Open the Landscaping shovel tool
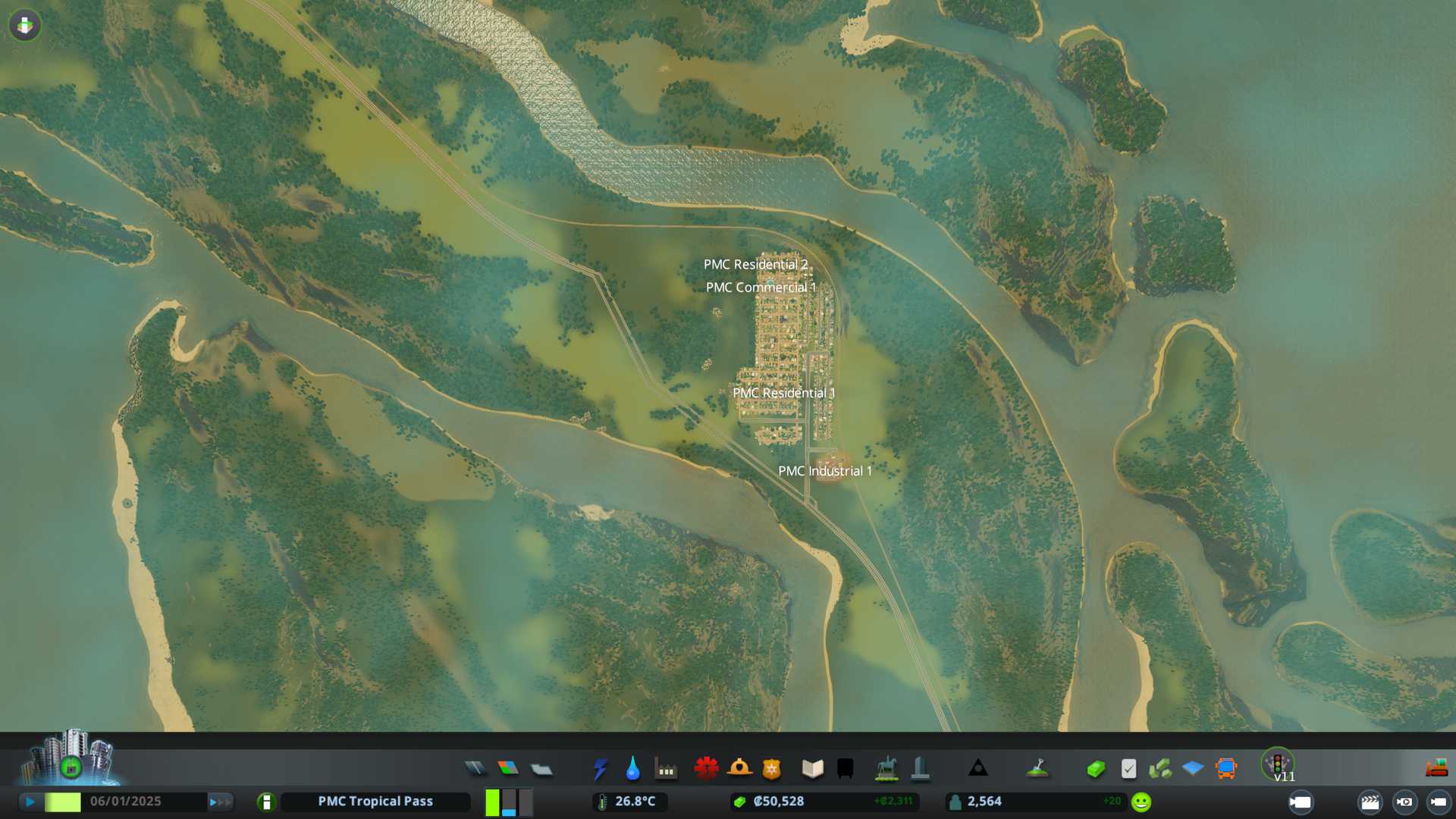1456x819 pixels. (1037, 769)
